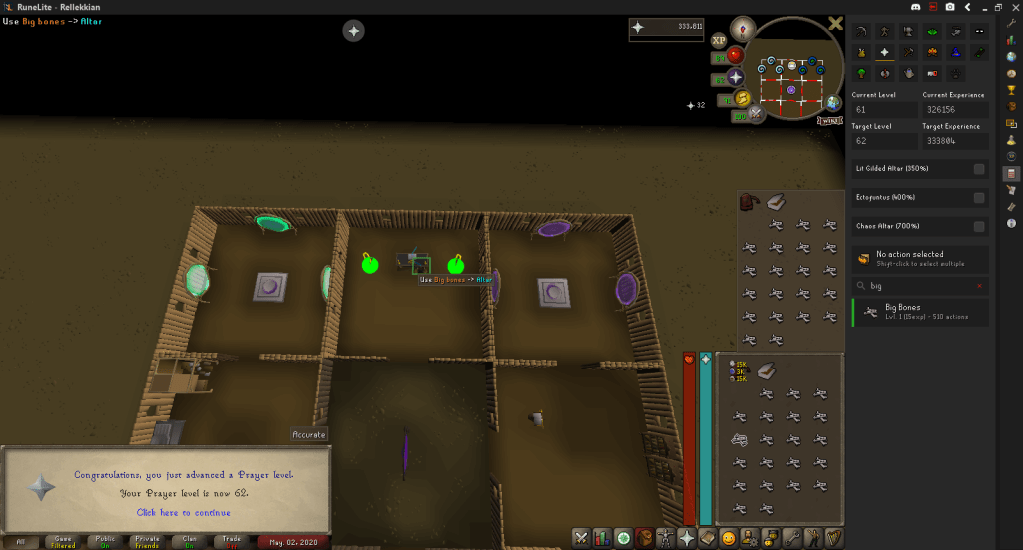1023x550 pixels.
Task: Select the Private Friends chat tab
Action: [x=147, y=542]
